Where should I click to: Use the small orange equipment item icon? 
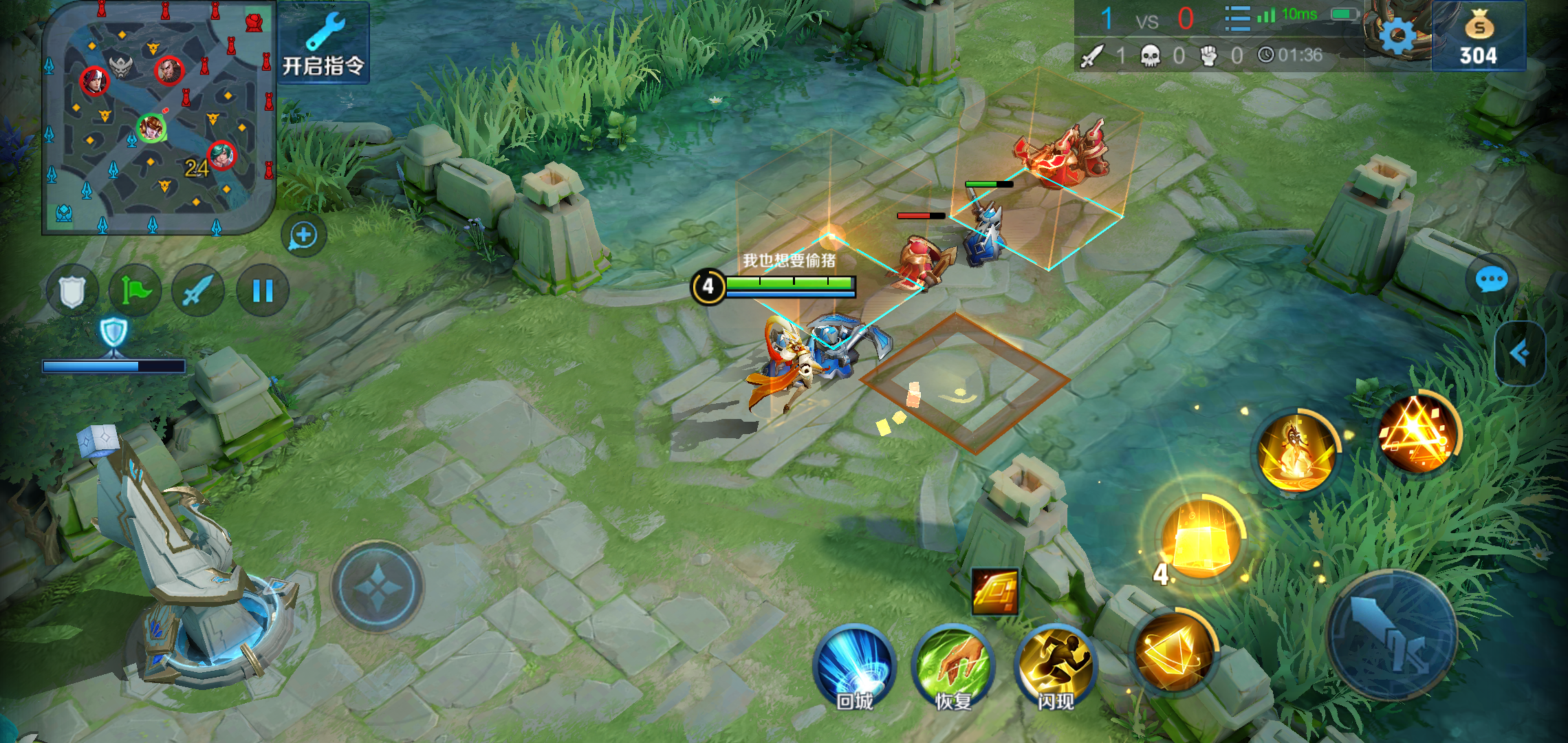[994, 591]
